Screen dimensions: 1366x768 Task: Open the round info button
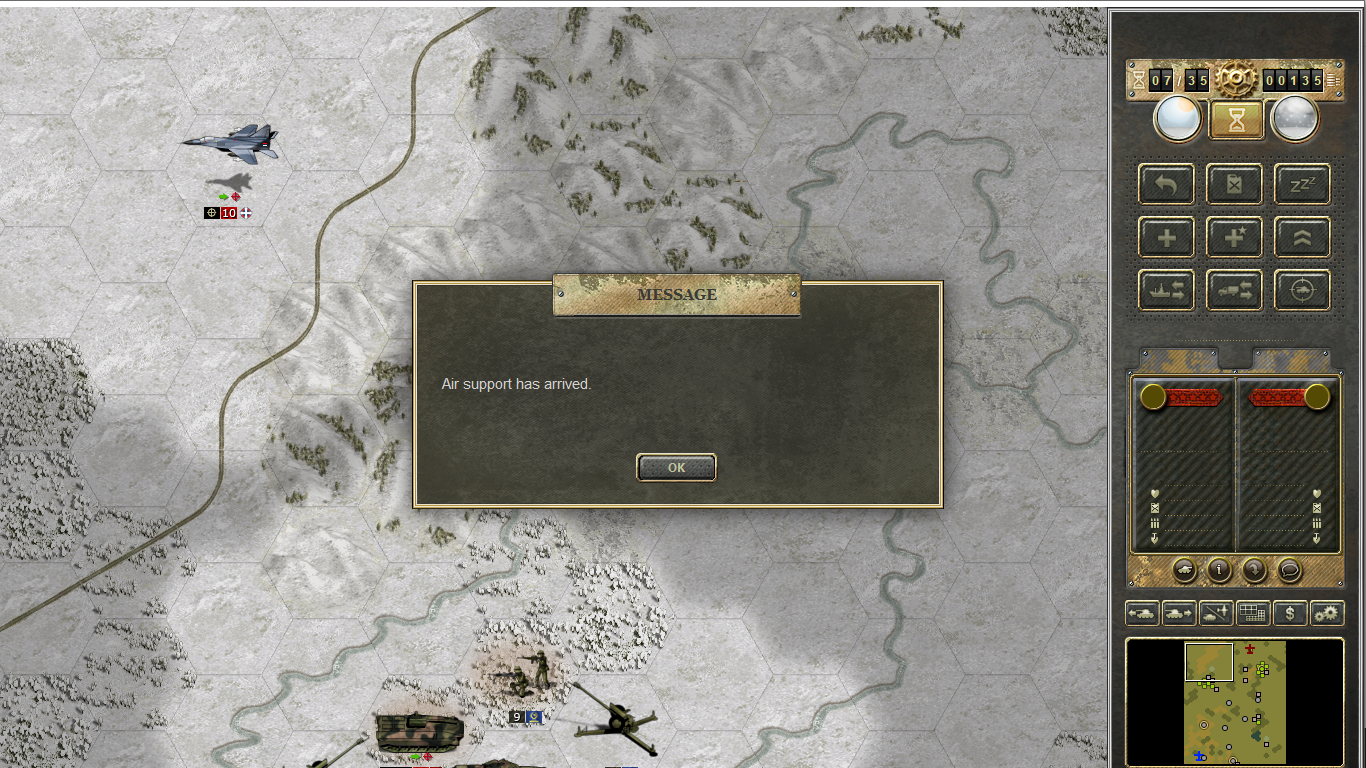point(1219,570)
